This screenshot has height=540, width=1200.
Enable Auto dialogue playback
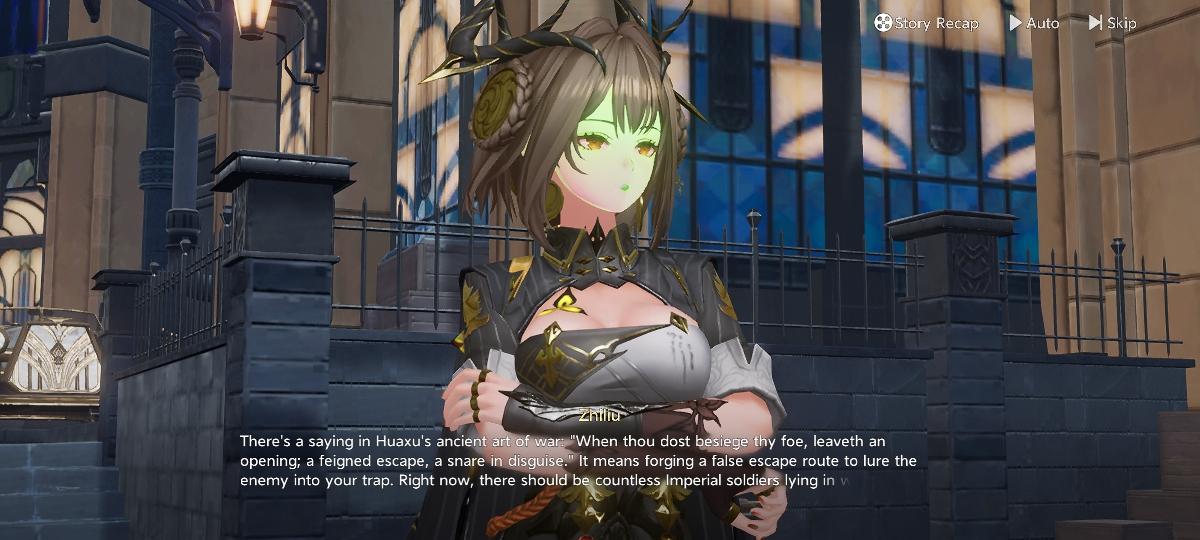1034,23
